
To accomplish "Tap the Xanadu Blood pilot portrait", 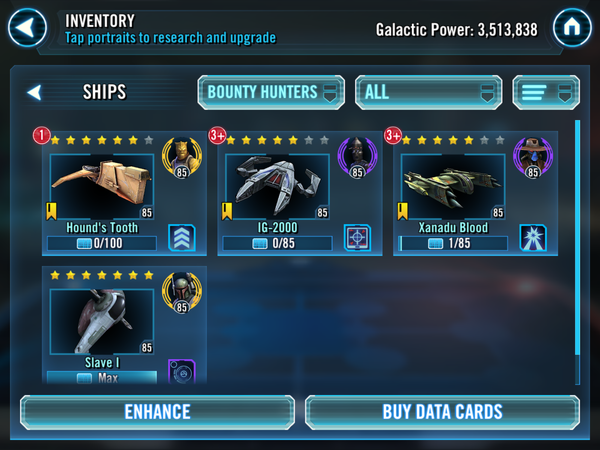I will tap(531, 157).
